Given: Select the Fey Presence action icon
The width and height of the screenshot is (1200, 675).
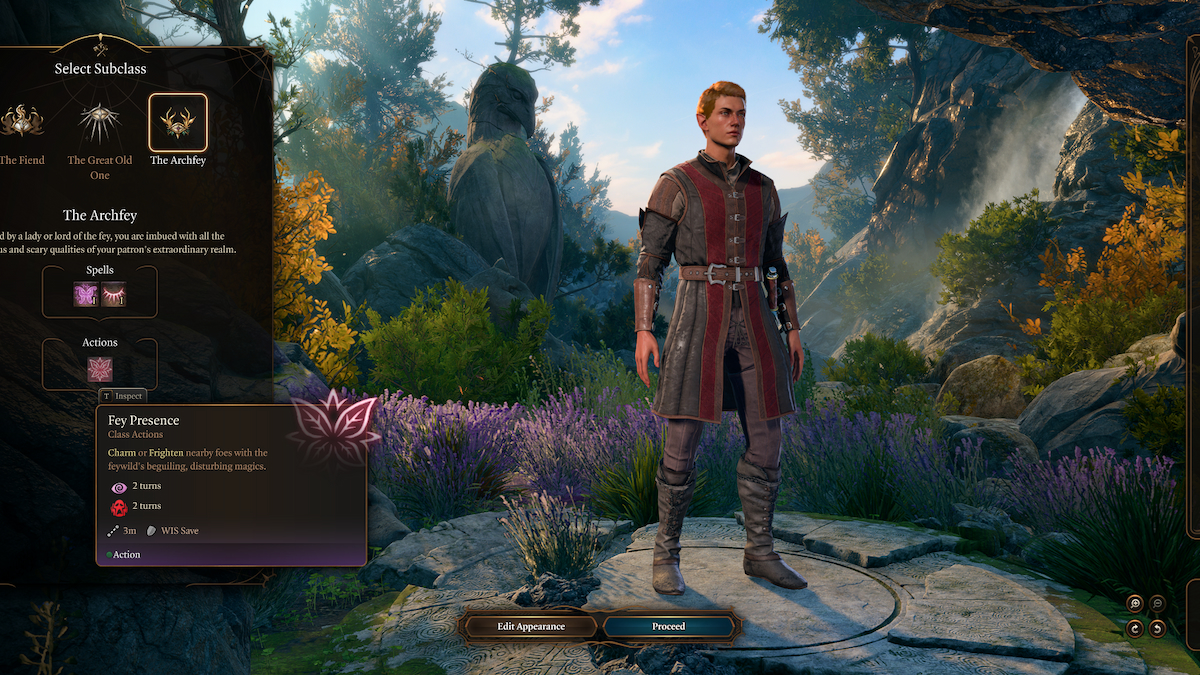Looking at the screenshot, I should 100,369.
